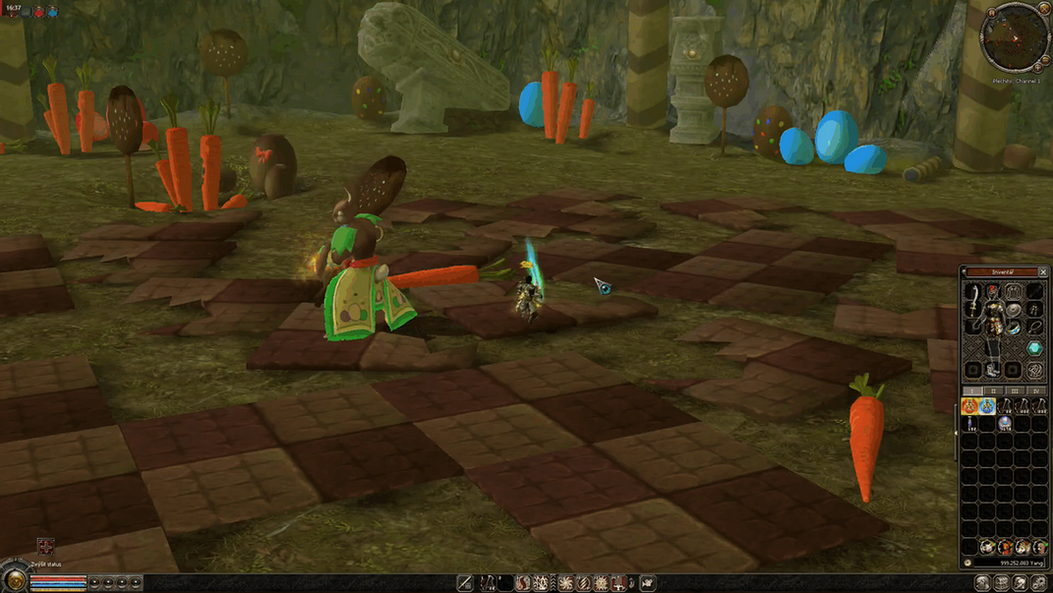The image size is (1053, 593).
Task: Close the inventory window
Action: click(1043, 272)
